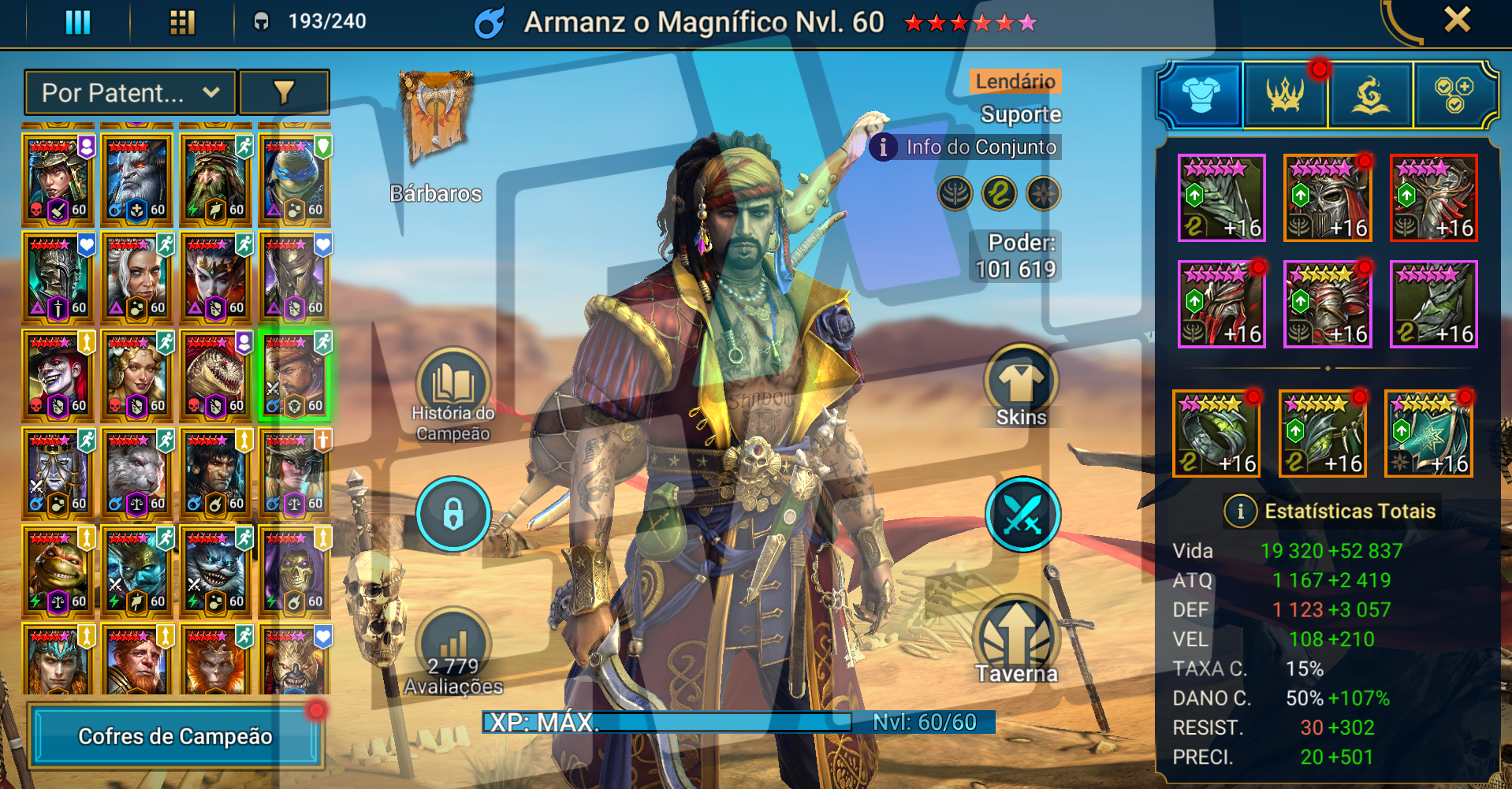This screenshot has width=1512, height=789.
Task: Open Estatísticas Totais info
Action: tap(1241, 512)
